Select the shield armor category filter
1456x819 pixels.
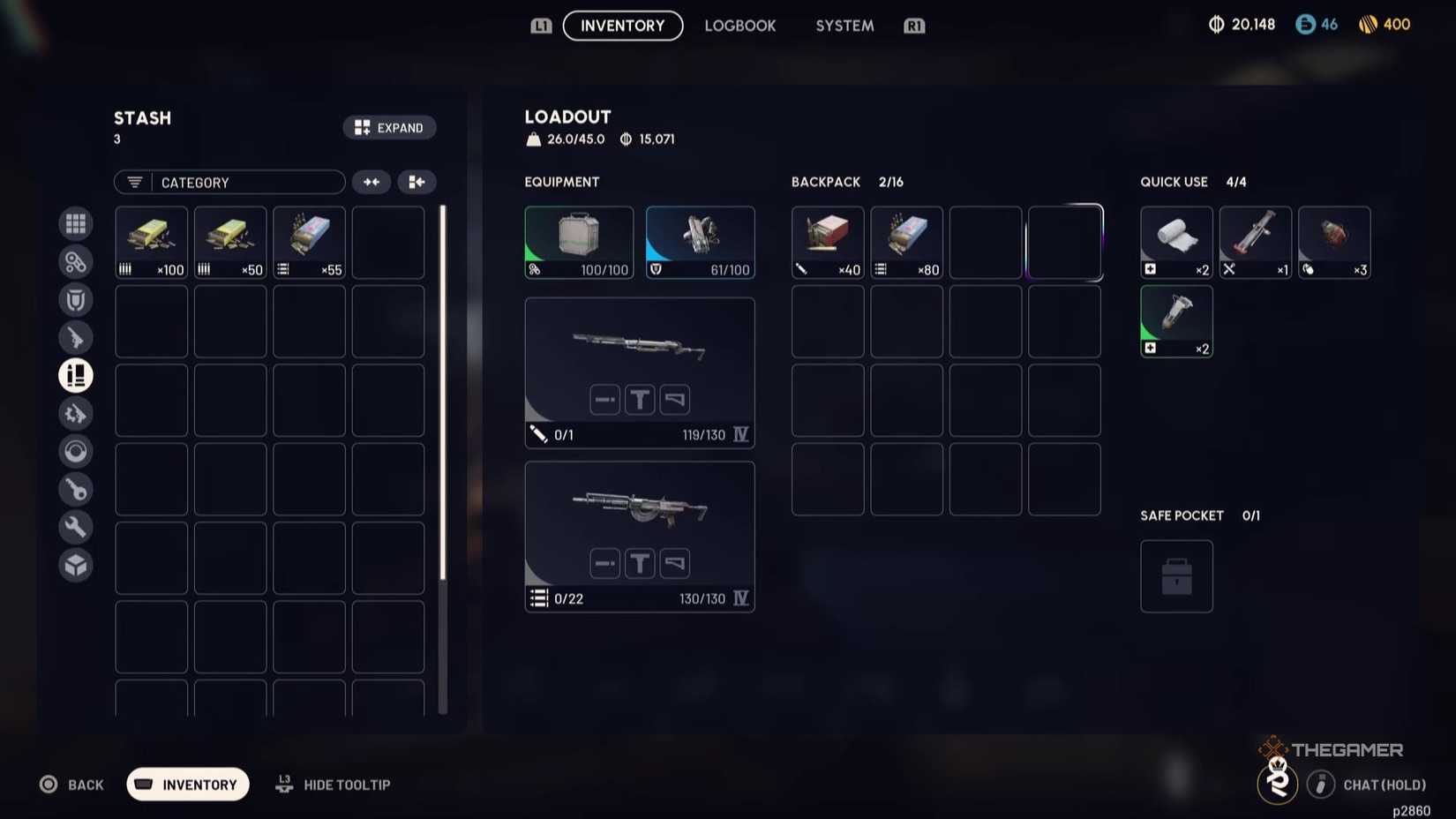click(76, 299)
